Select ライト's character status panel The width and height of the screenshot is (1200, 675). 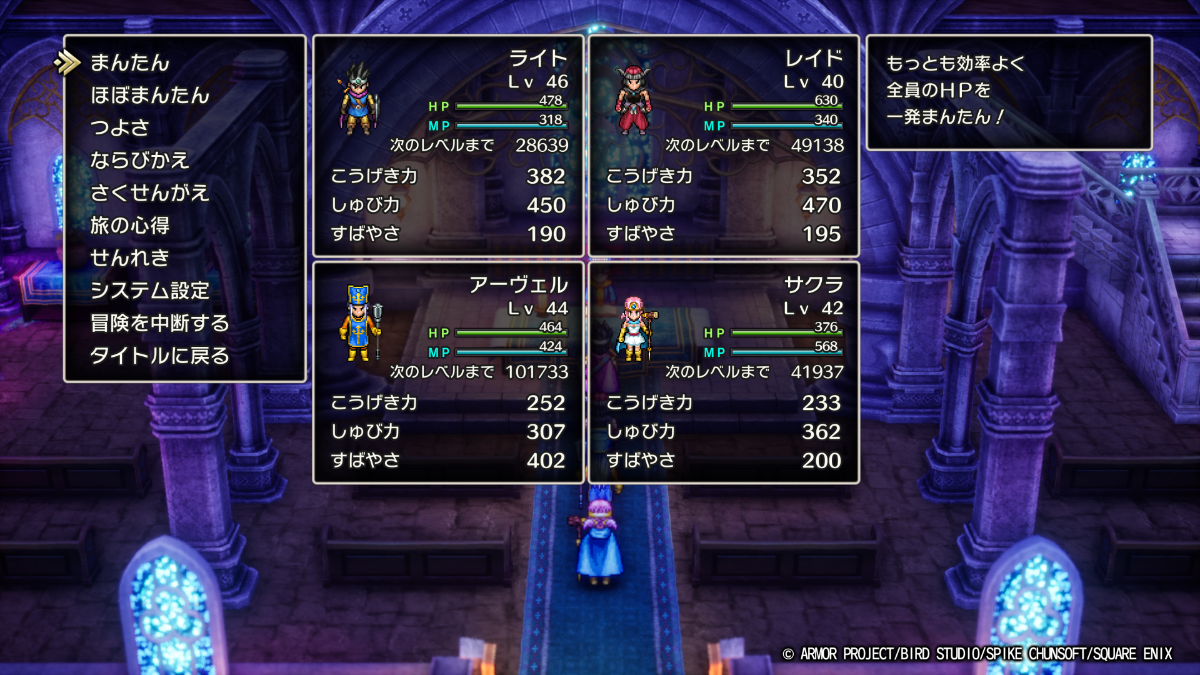(448, 146)
